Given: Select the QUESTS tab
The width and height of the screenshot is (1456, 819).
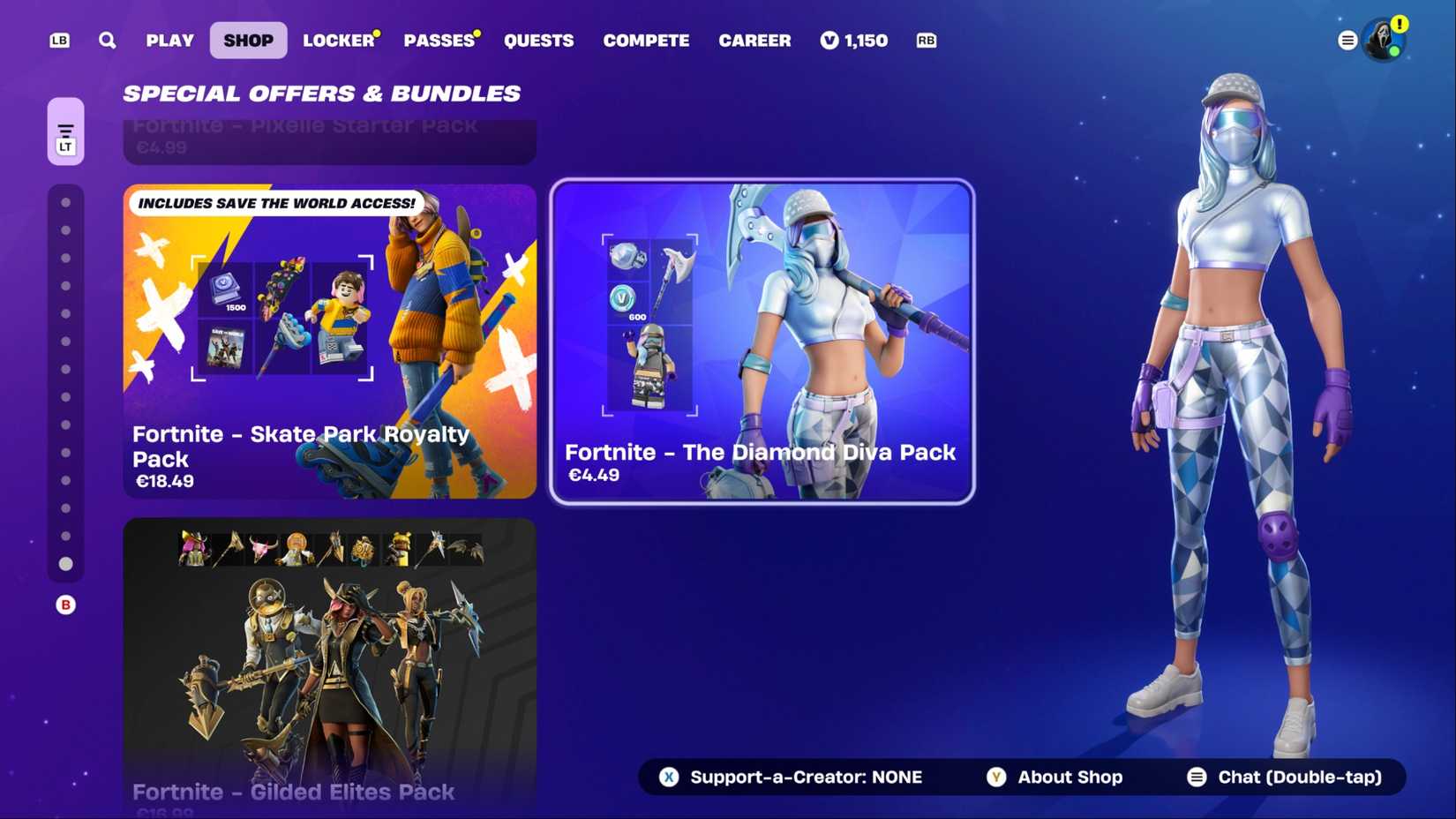Looking at the screenshot, I should (538, 40).
